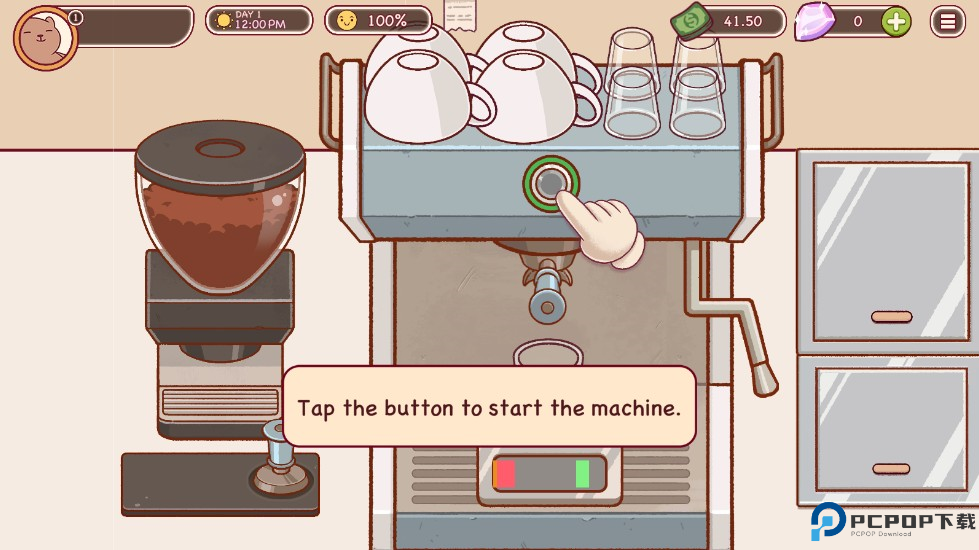Tap the green-ringed espresso machine start button

tap(549, 182)
